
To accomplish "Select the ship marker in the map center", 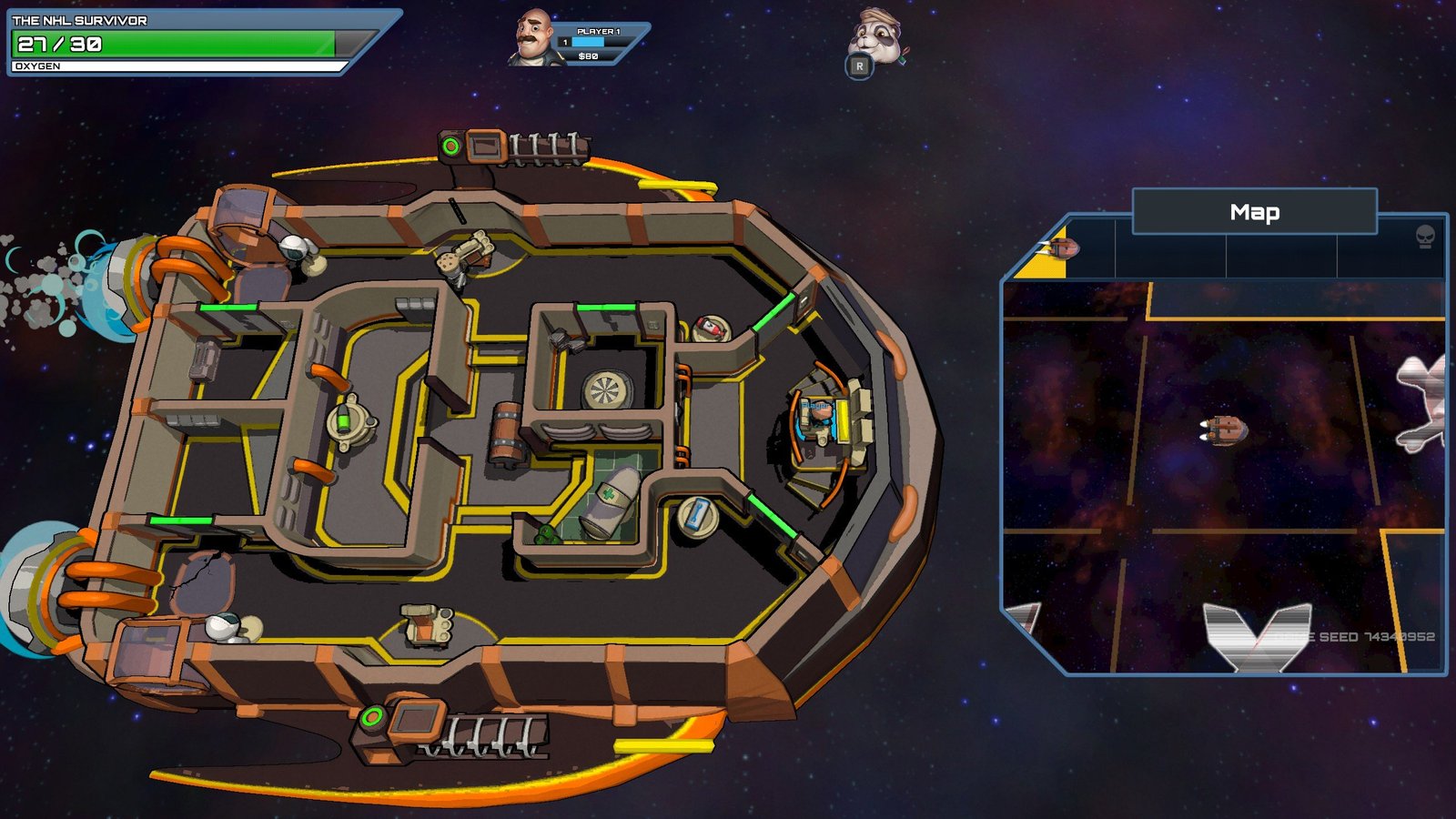I will pyautogui.click(x=1224, y=429).
